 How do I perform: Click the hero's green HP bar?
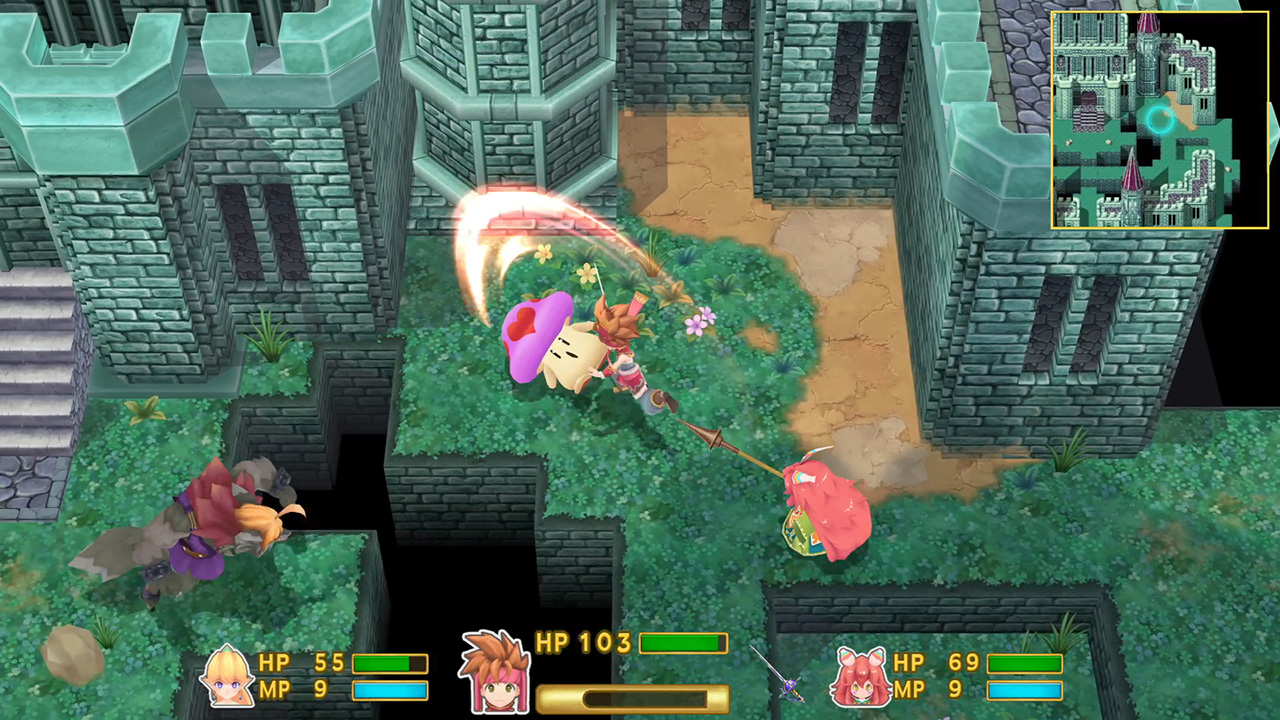click(x=683, y=642)
